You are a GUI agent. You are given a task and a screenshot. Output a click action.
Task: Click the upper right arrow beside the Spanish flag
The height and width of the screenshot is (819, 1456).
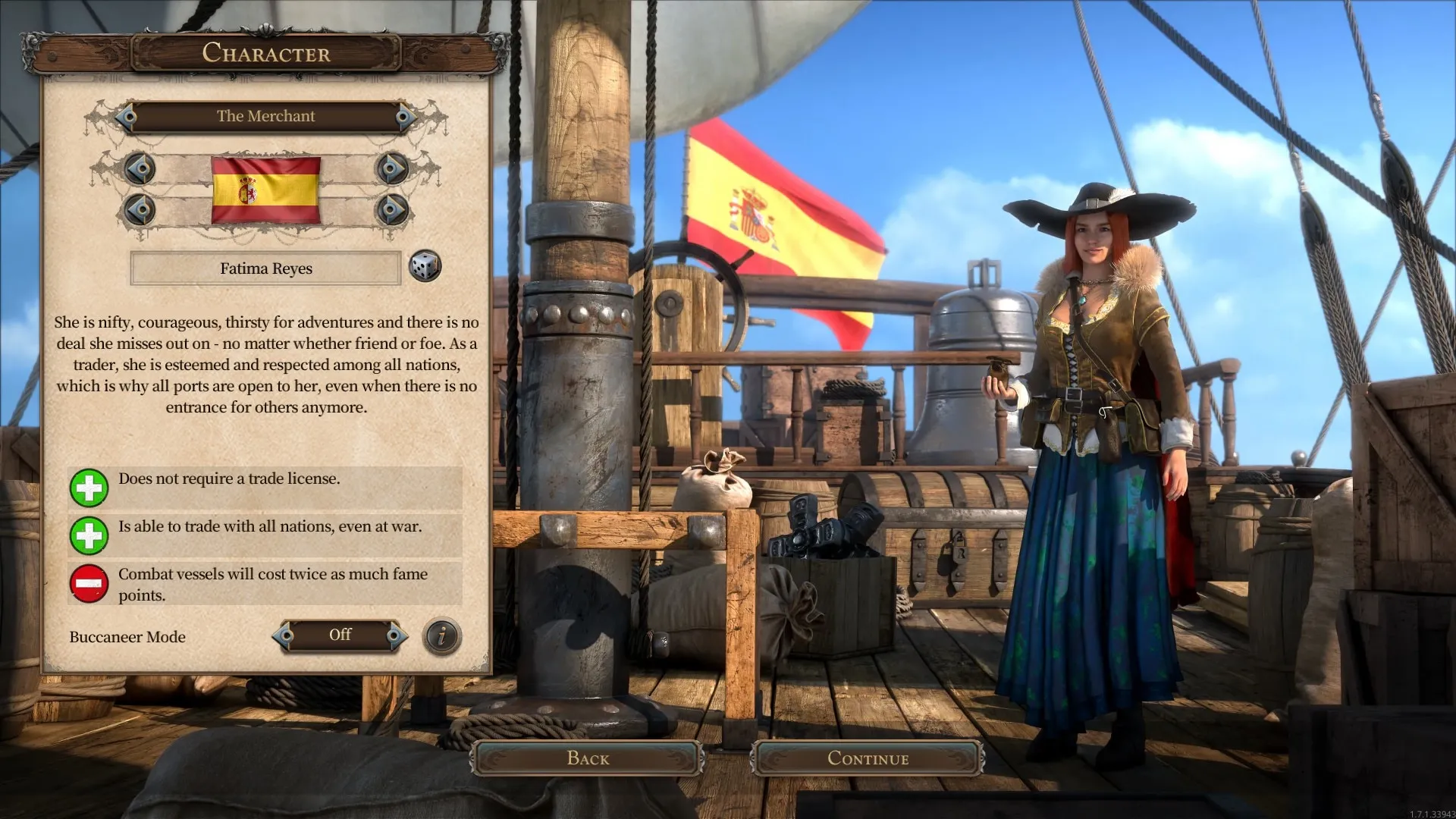click(392, 168)
